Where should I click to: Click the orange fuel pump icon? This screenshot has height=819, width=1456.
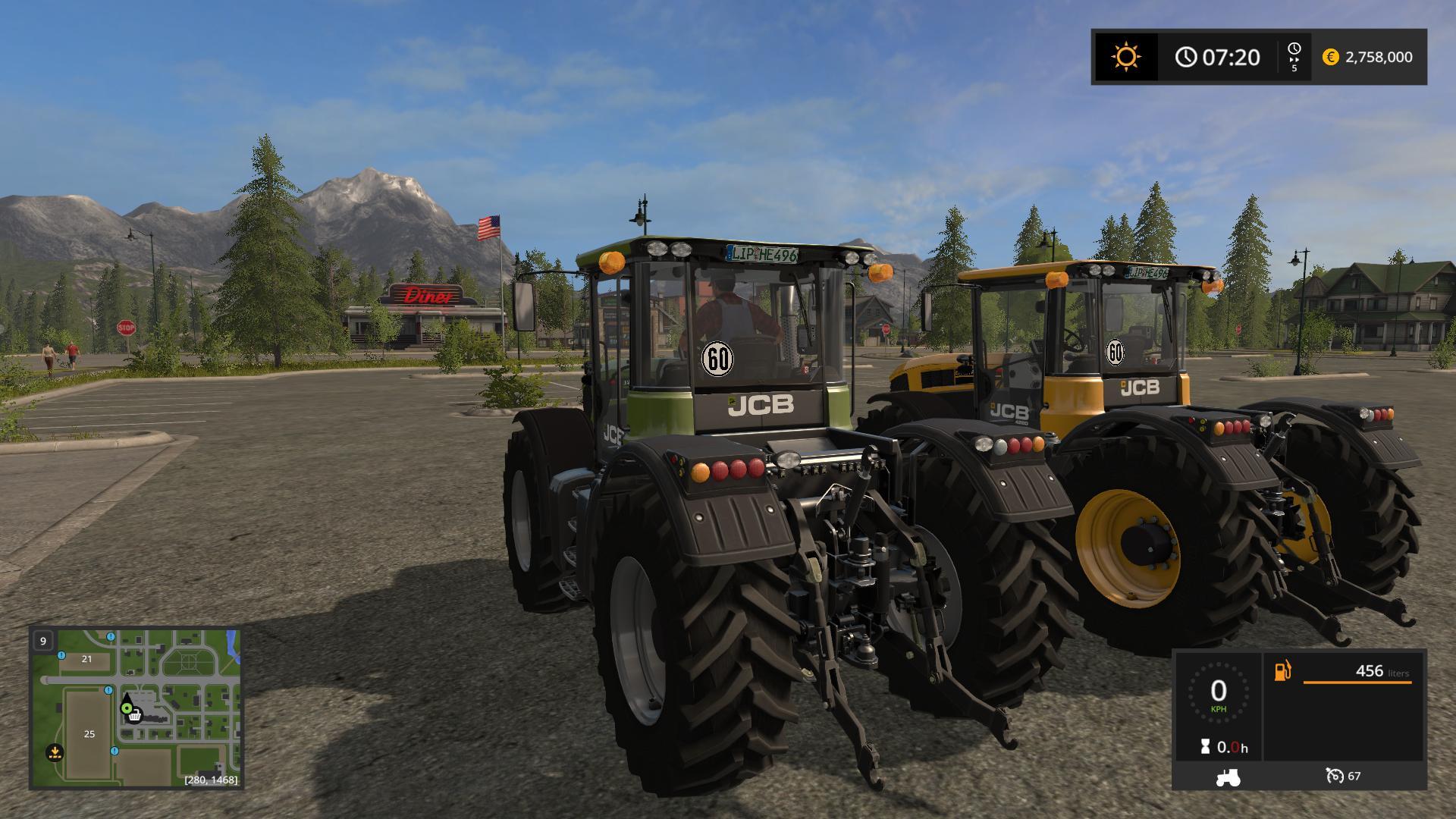(x=1282, y=671)
